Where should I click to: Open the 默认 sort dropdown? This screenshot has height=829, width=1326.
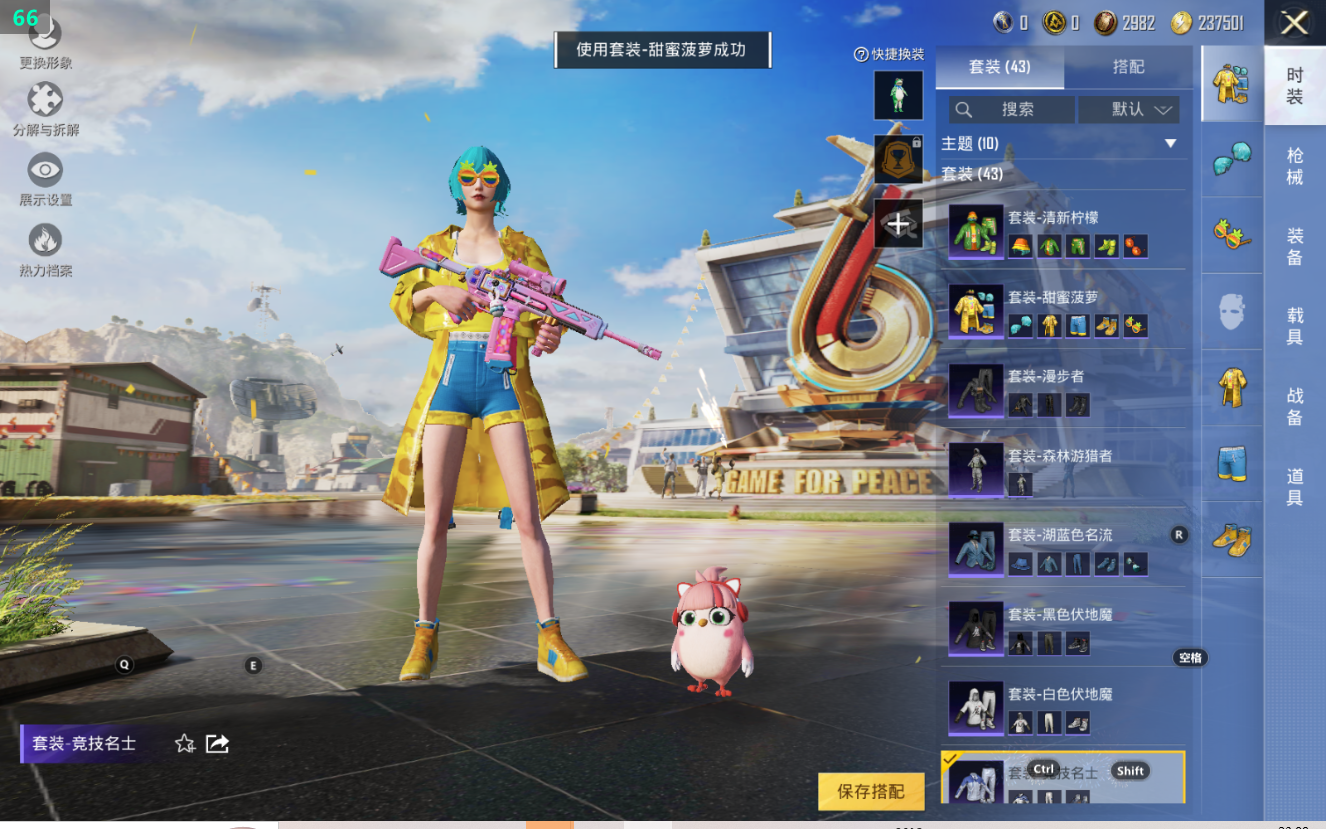tap(1129, 109)
